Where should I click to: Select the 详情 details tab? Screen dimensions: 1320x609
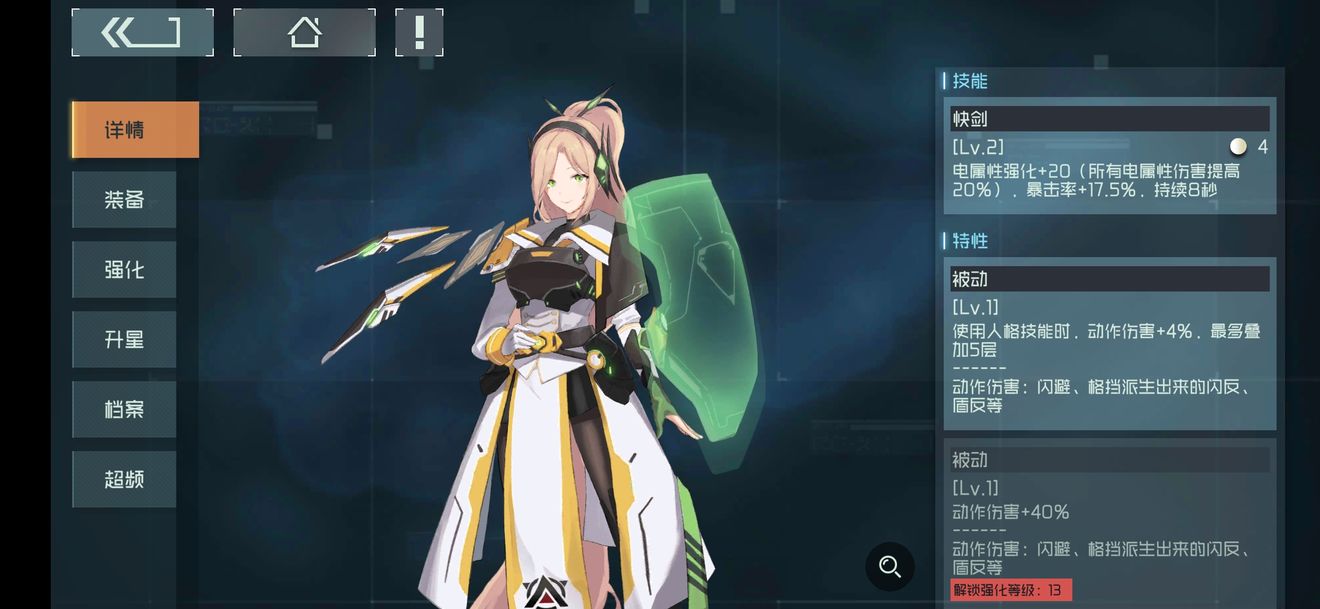coord(135,130)
